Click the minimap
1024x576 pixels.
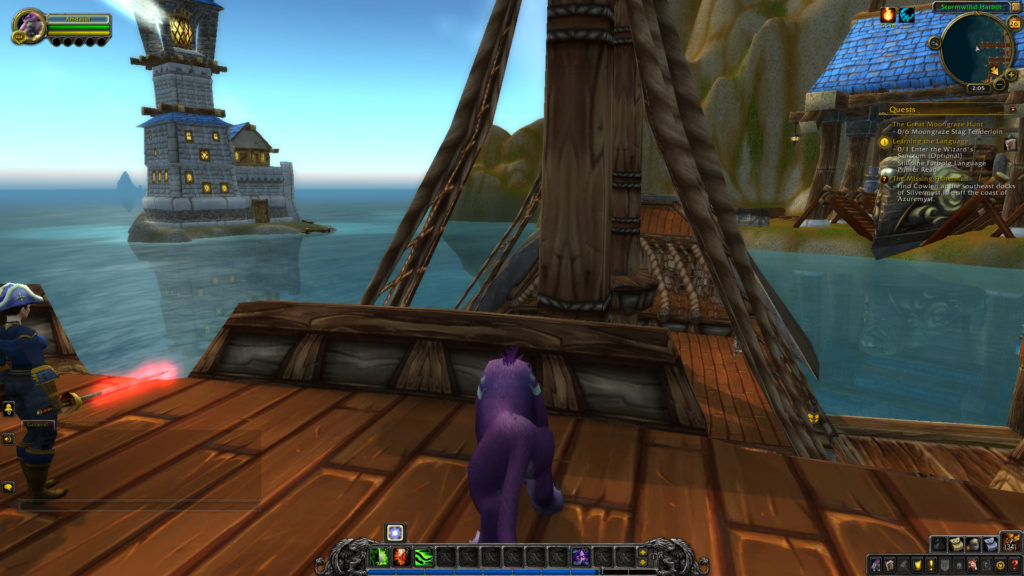click(x=977, y=48)
